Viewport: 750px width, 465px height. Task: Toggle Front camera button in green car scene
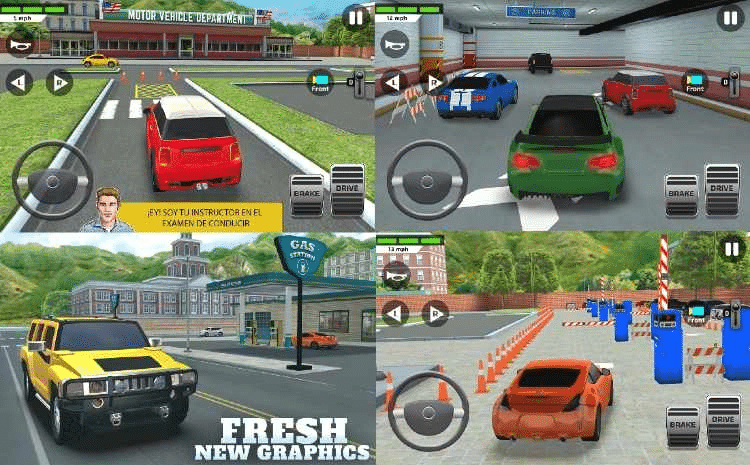pyautogui.click(x=694, y=84)
